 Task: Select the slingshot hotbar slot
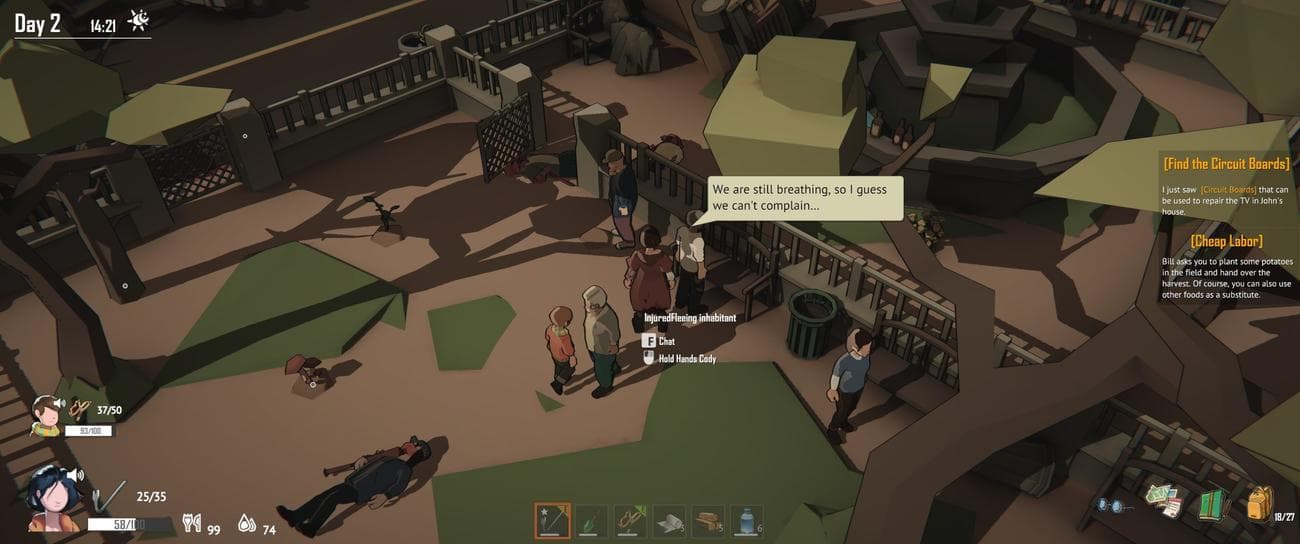point(630,521)
